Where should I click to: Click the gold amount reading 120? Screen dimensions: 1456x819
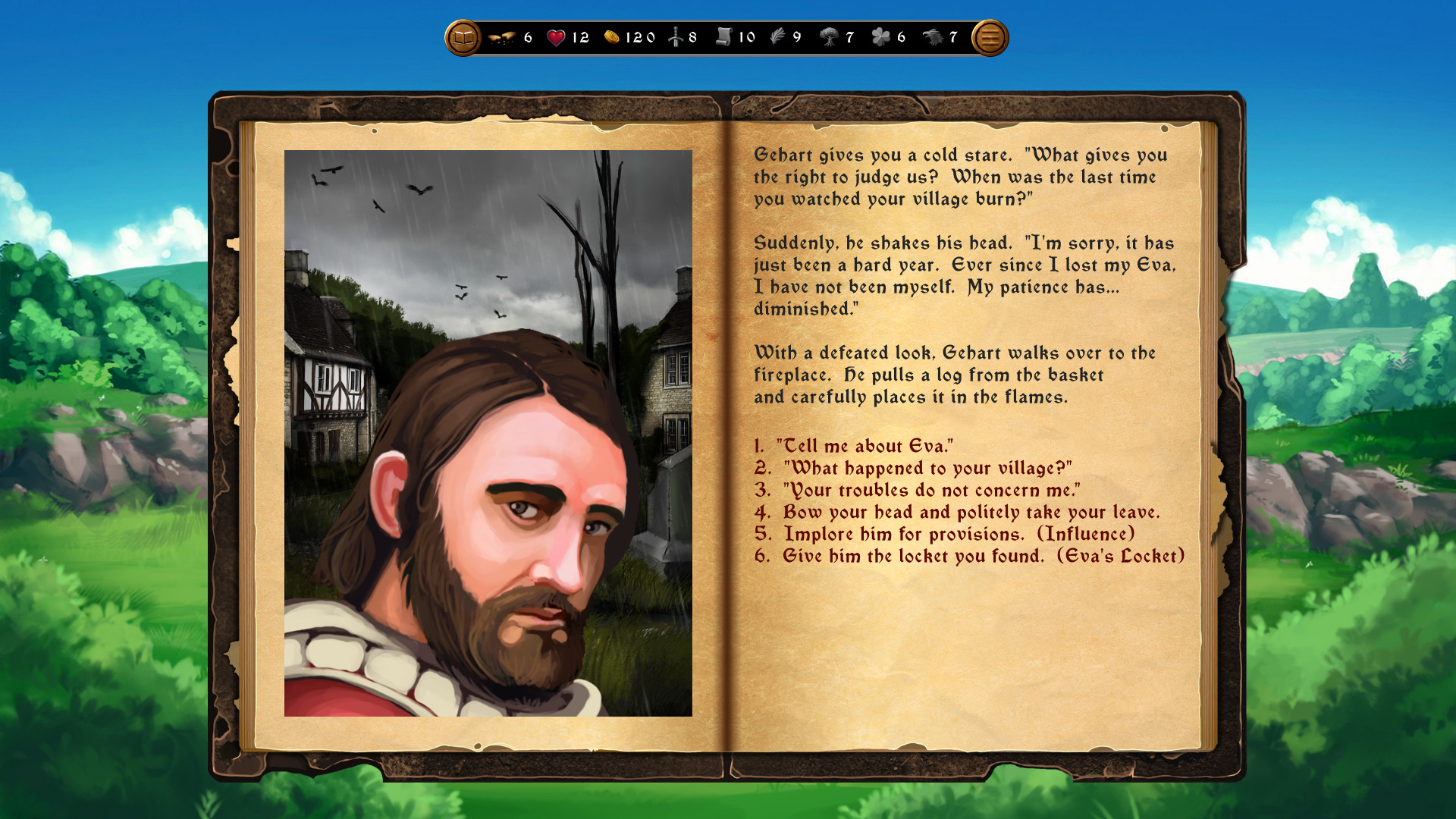tap(639, 36)
